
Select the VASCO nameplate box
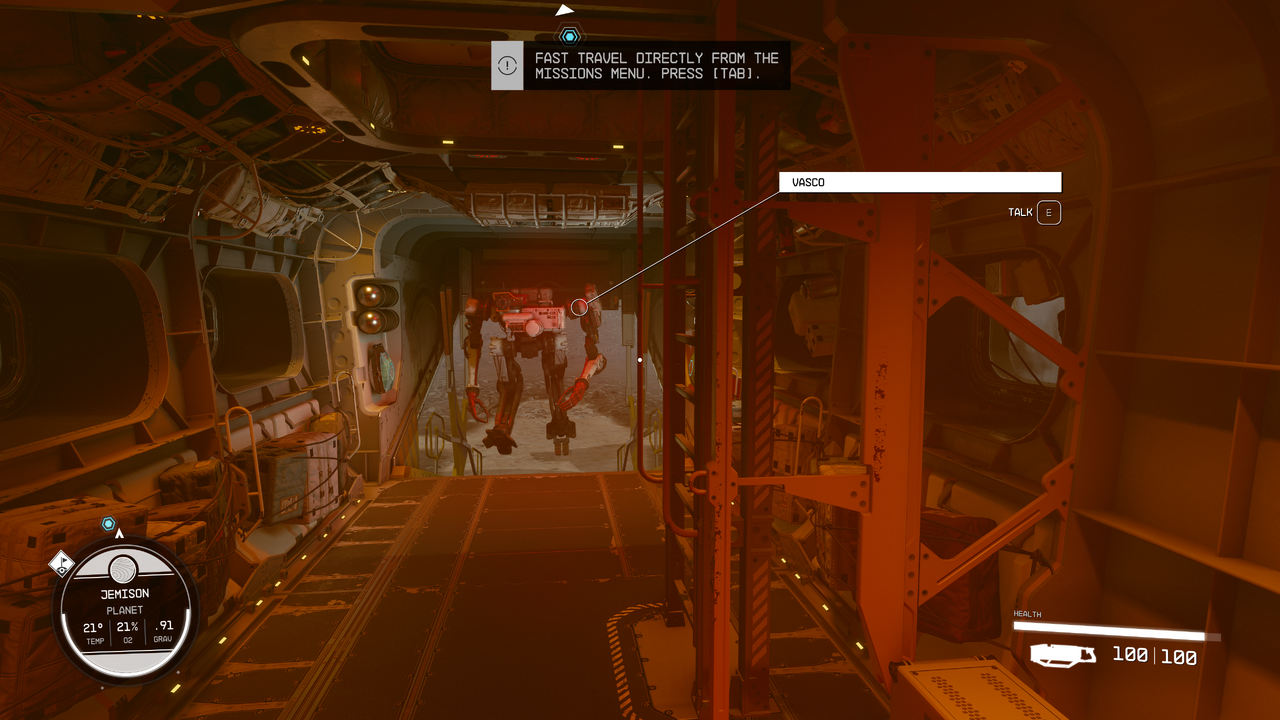(919, 182)
